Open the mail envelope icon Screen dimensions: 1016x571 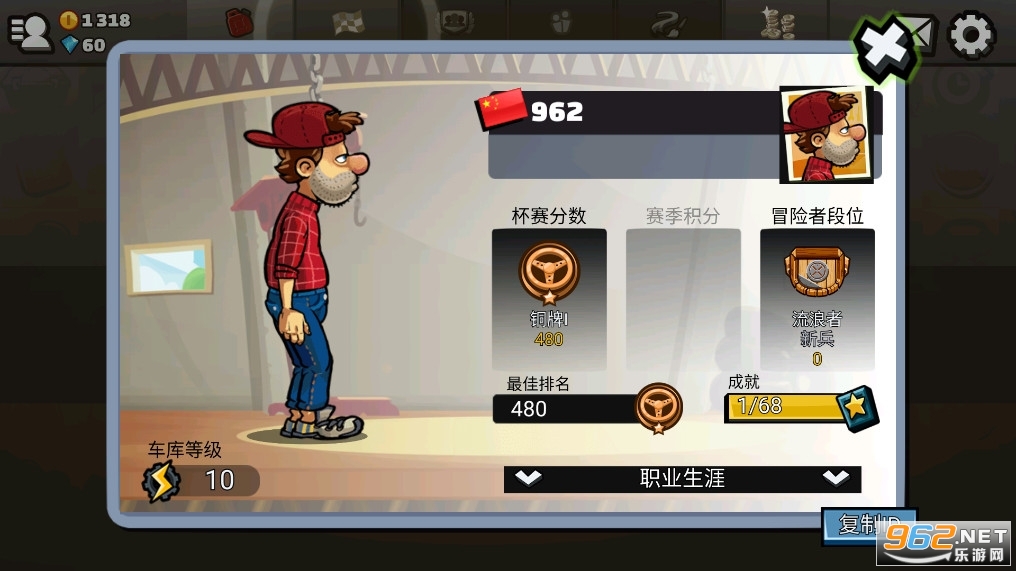tap(923, 34)
